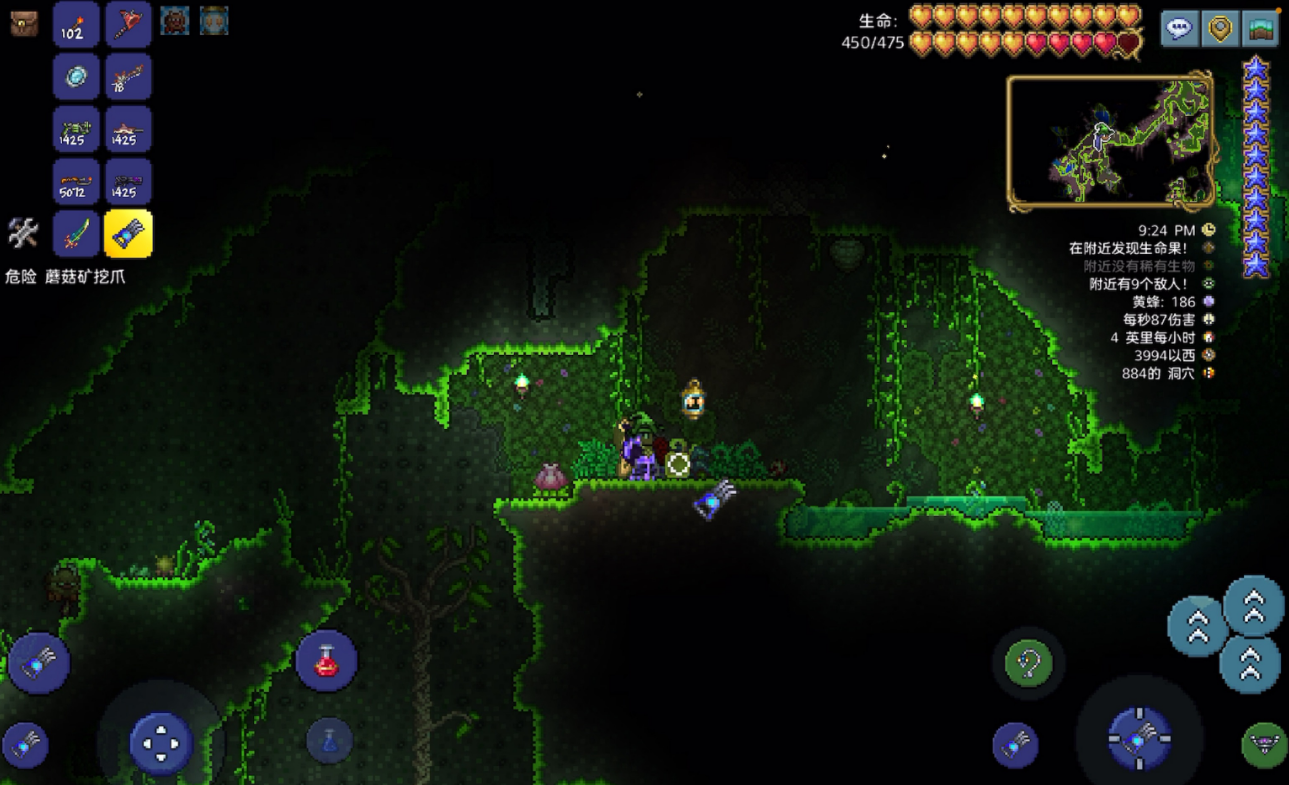
Task: Open the chat speech bubble
Action: point(1180,28)
